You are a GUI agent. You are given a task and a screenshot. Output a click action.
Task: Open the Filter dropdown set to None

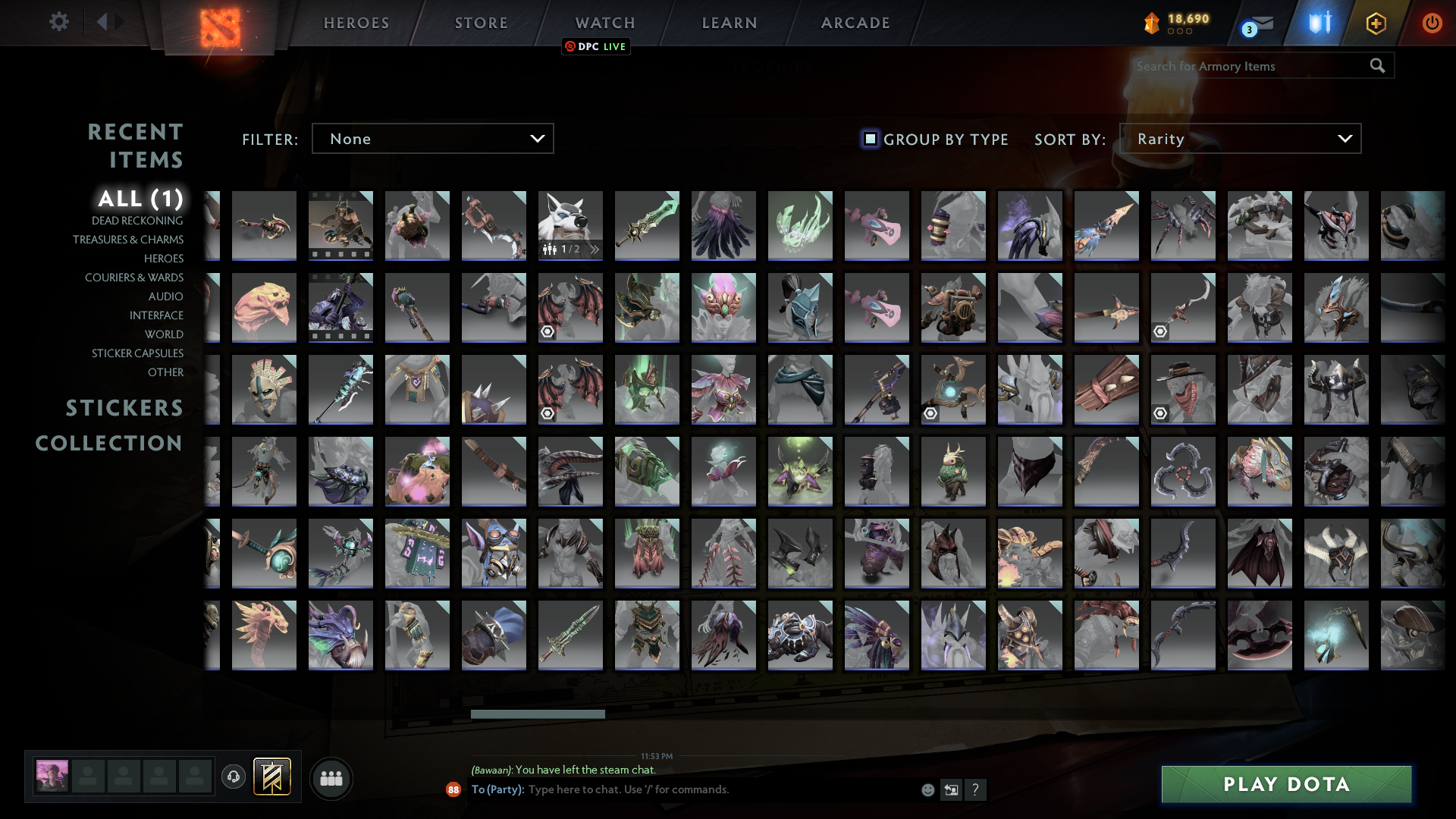(432, 138)
